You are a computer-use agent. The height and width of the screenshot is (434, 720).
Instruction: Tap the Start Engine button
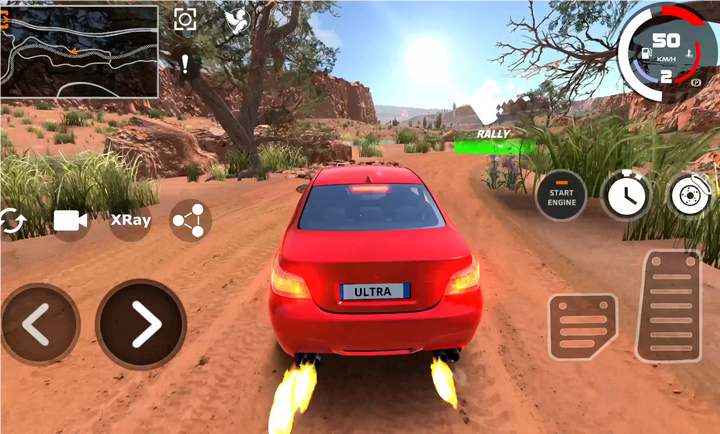pyautogui.click(x=561, y=196)
